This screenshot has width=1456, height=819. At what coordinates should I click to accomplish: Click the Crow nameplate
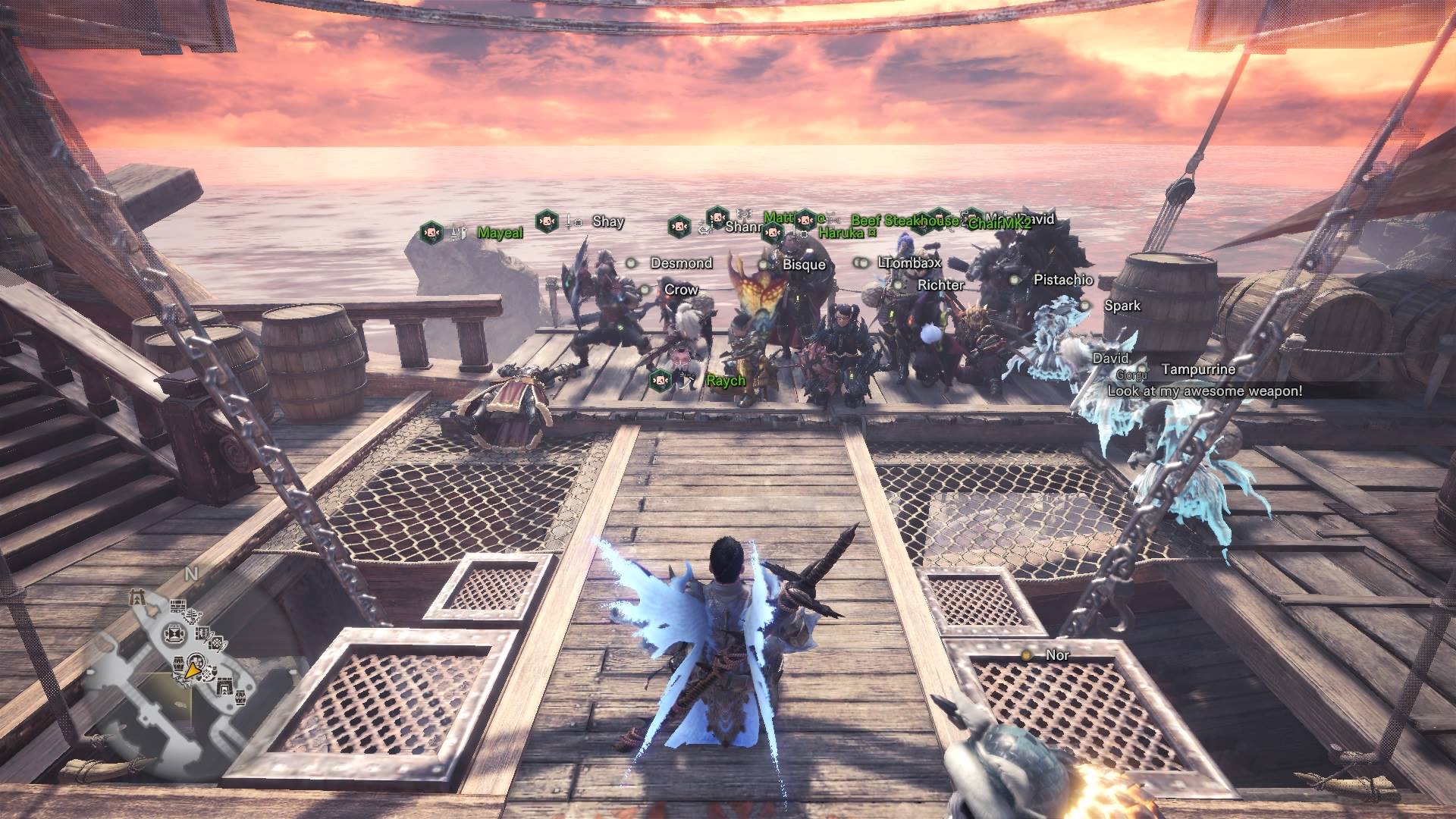tap(680, 290)
